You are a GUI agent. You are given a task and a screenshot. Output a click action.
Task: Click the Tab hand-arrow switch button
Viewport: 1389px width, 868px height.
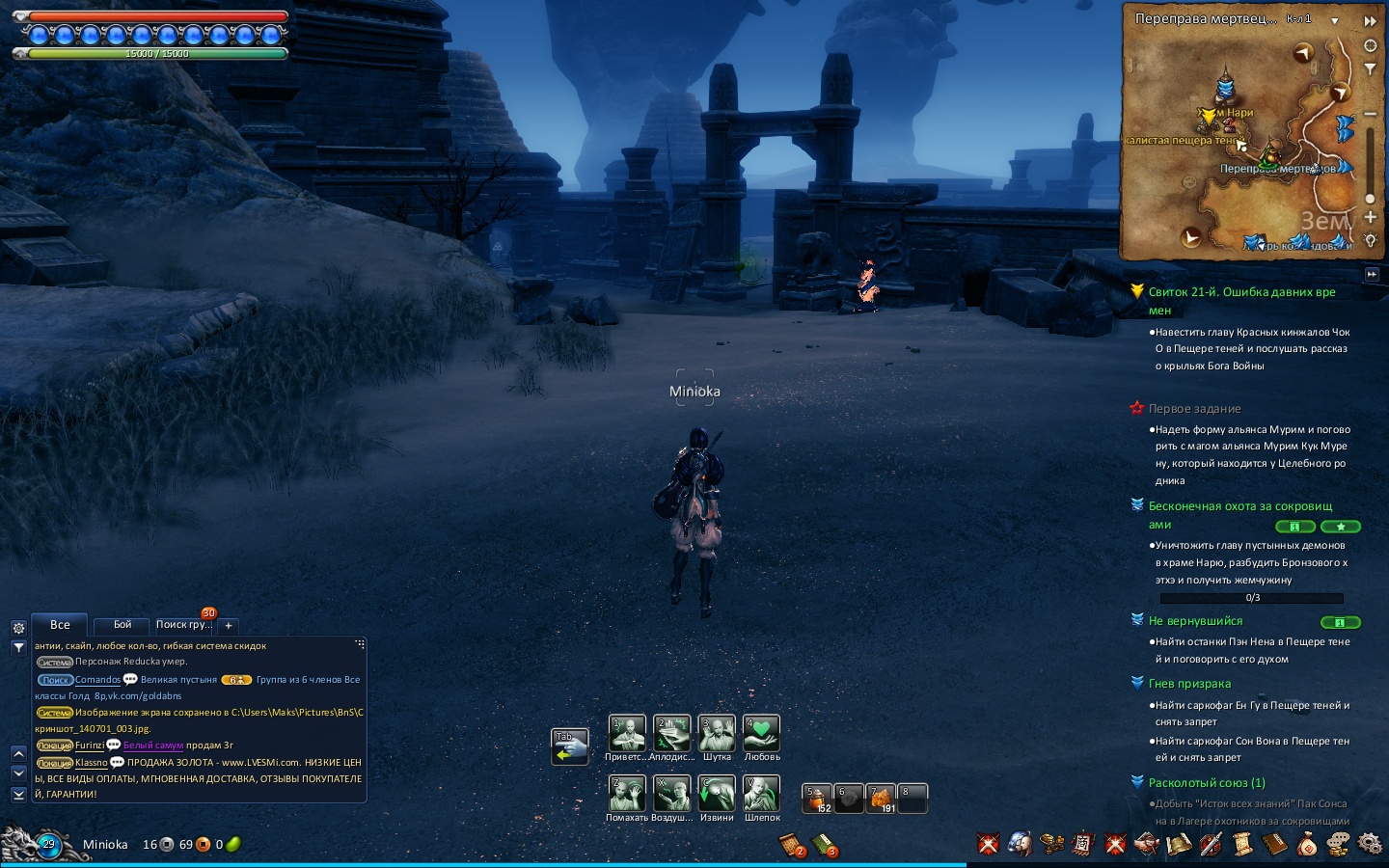click(569, 746)
